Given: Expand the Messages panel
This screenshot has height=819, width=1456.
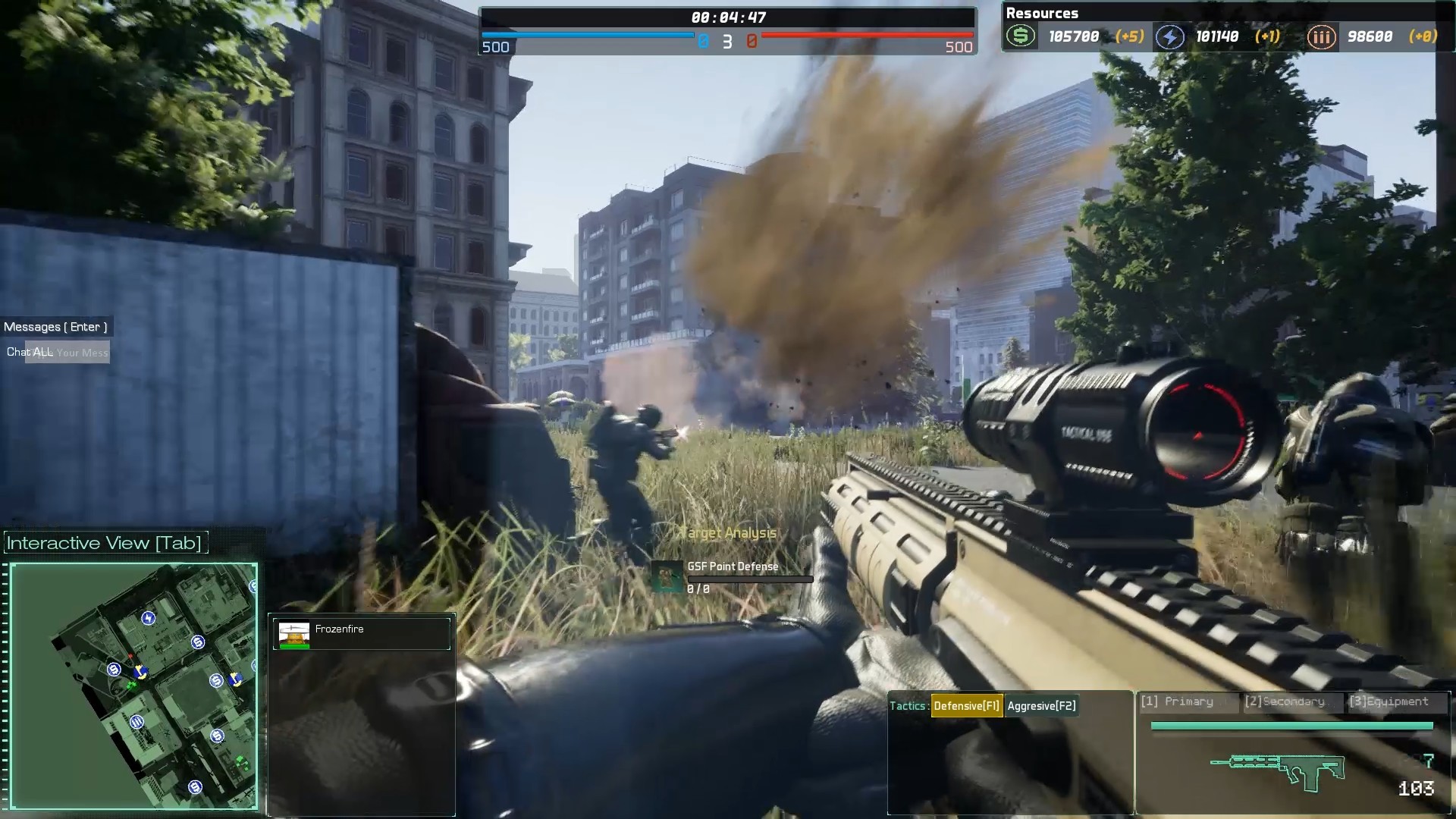Looking at the screenshot, I should pyautogui.click(x=56, y=326).
